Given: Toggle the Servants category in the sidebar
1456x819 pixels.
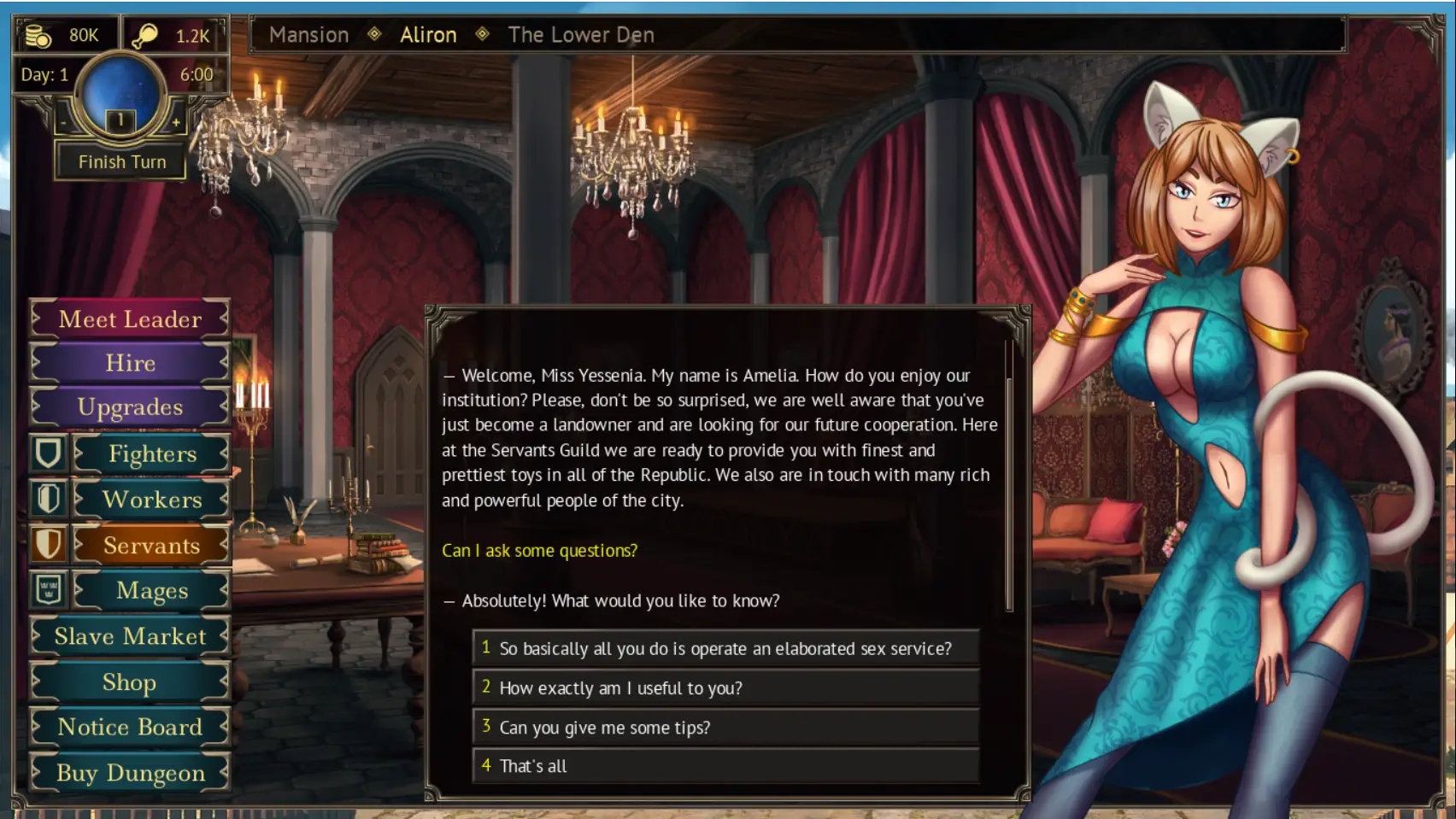Looking at the screenshot, I should click(x=150, y=544).
